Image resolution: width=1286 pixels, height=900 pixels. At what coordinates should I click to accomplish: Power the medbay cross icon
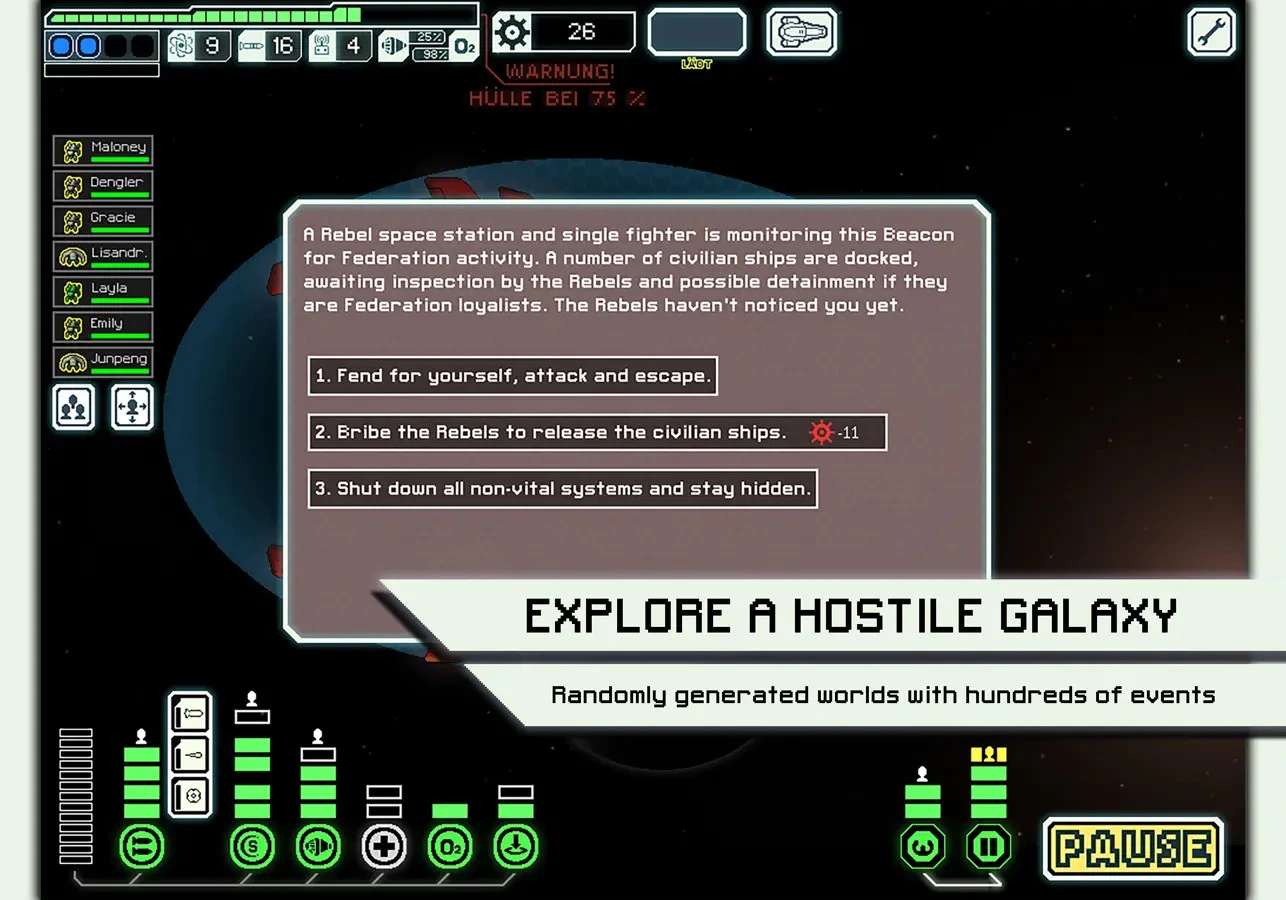tap(384, 848)
